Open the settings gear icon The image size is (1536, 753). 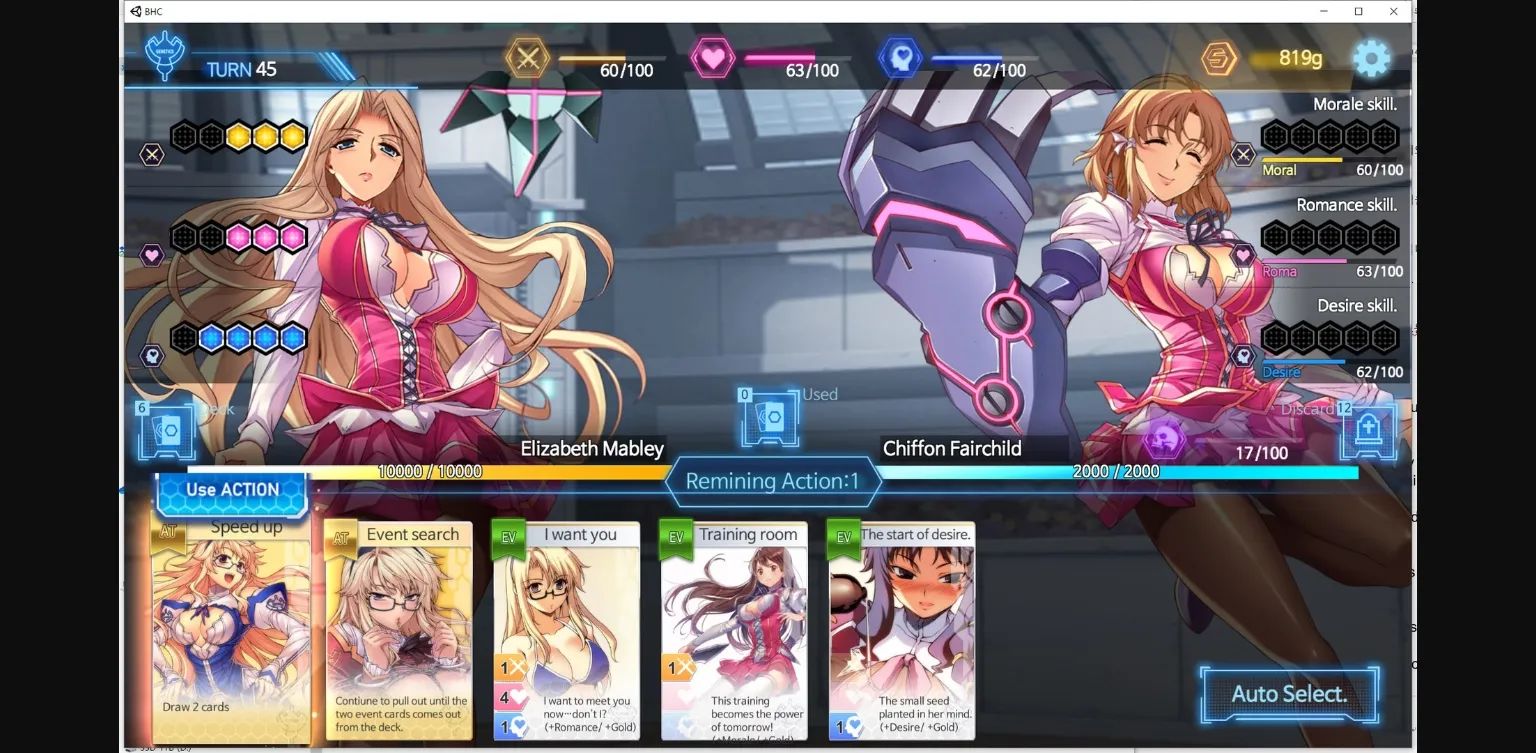click(1371, 58)
